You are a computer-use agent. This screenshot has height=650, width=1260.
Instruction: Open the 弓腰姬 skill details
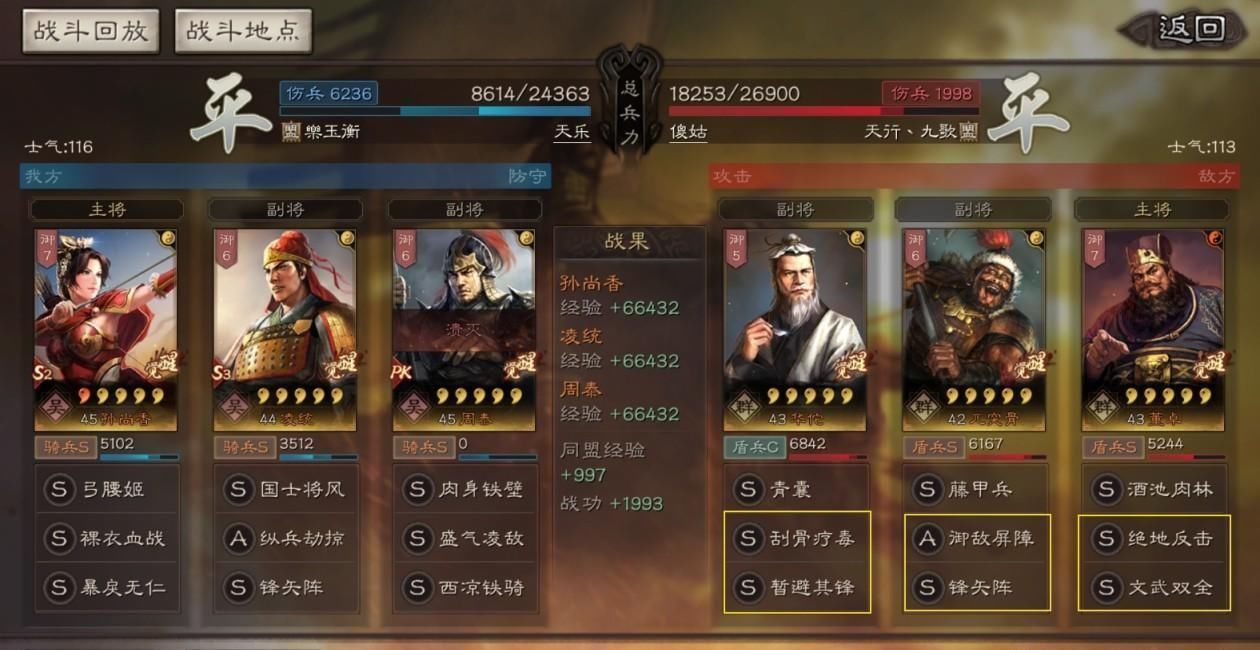106,490
